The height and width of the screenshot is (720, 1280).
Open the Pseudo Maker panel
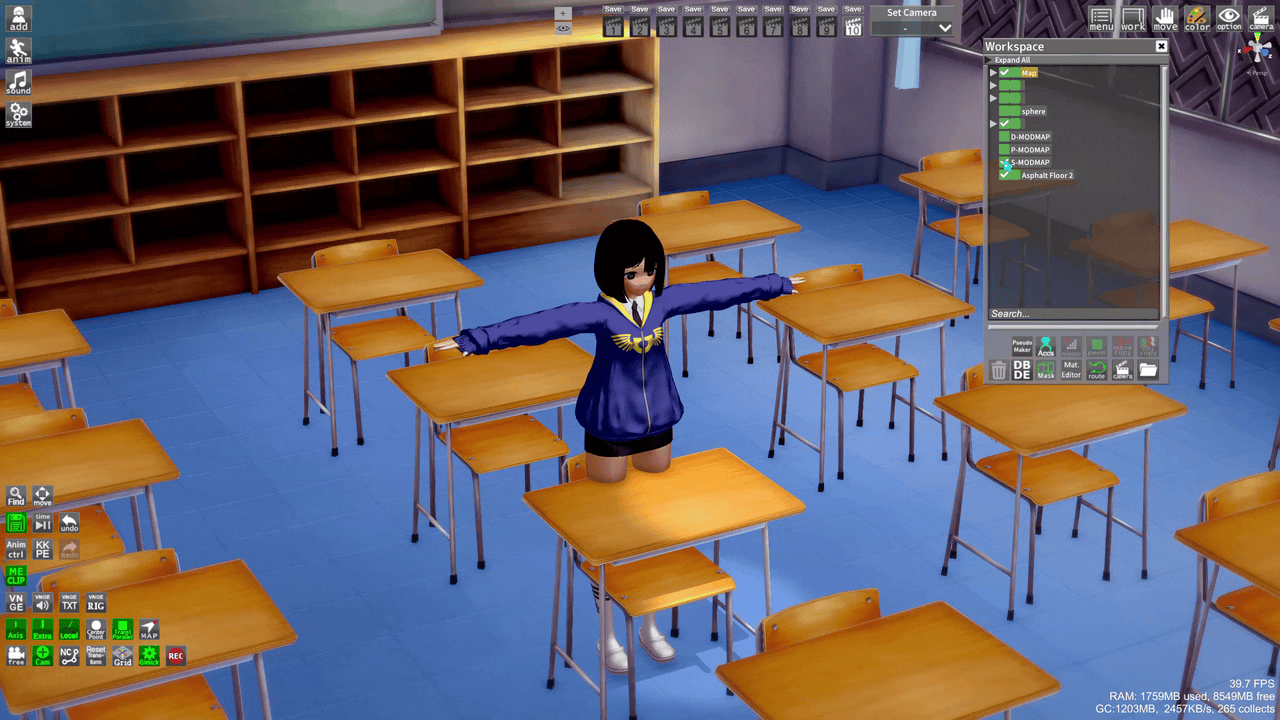(x=1022, y=346)
